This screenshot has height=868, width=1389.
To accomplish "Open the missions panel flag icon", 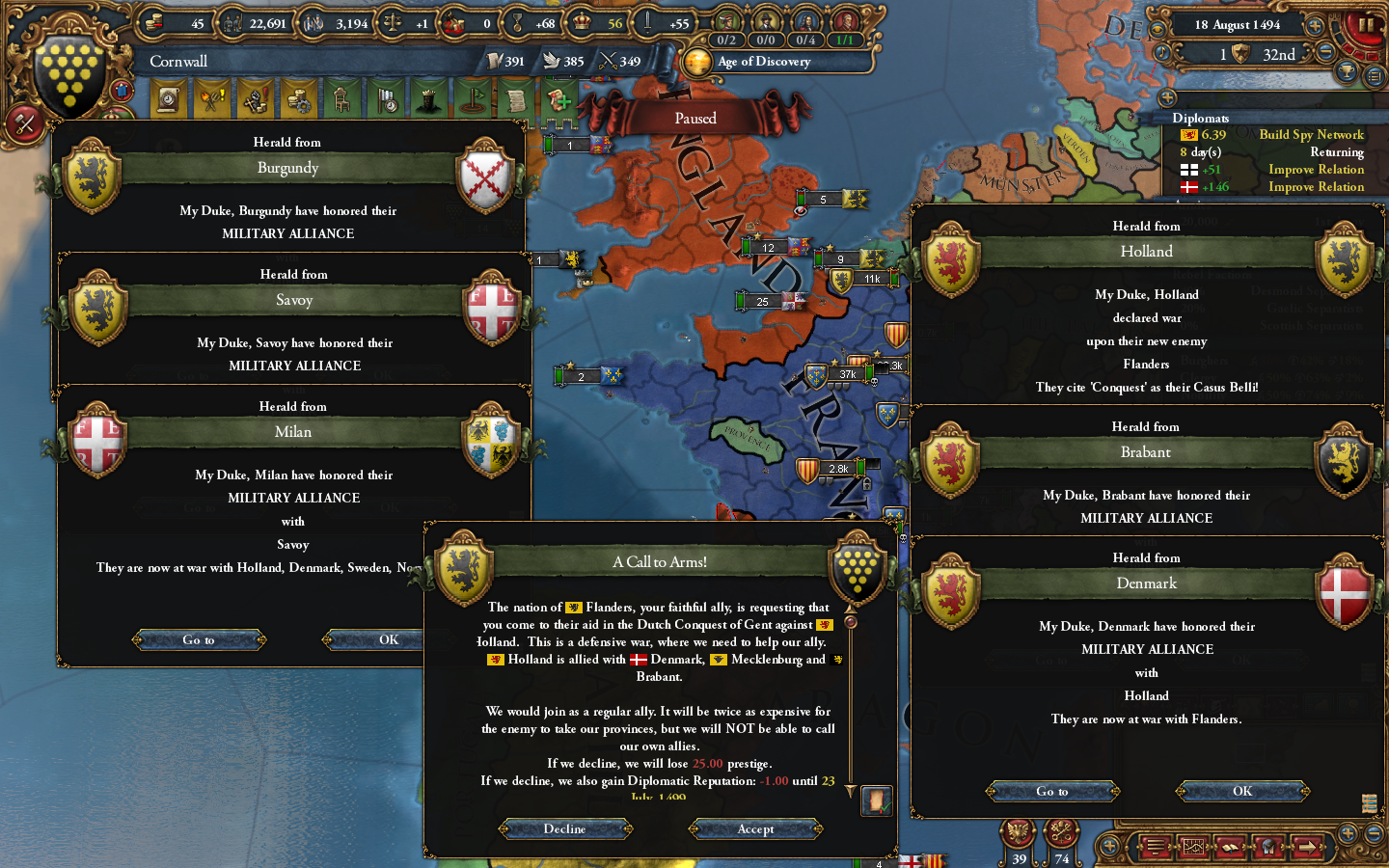I will point(476,98).
